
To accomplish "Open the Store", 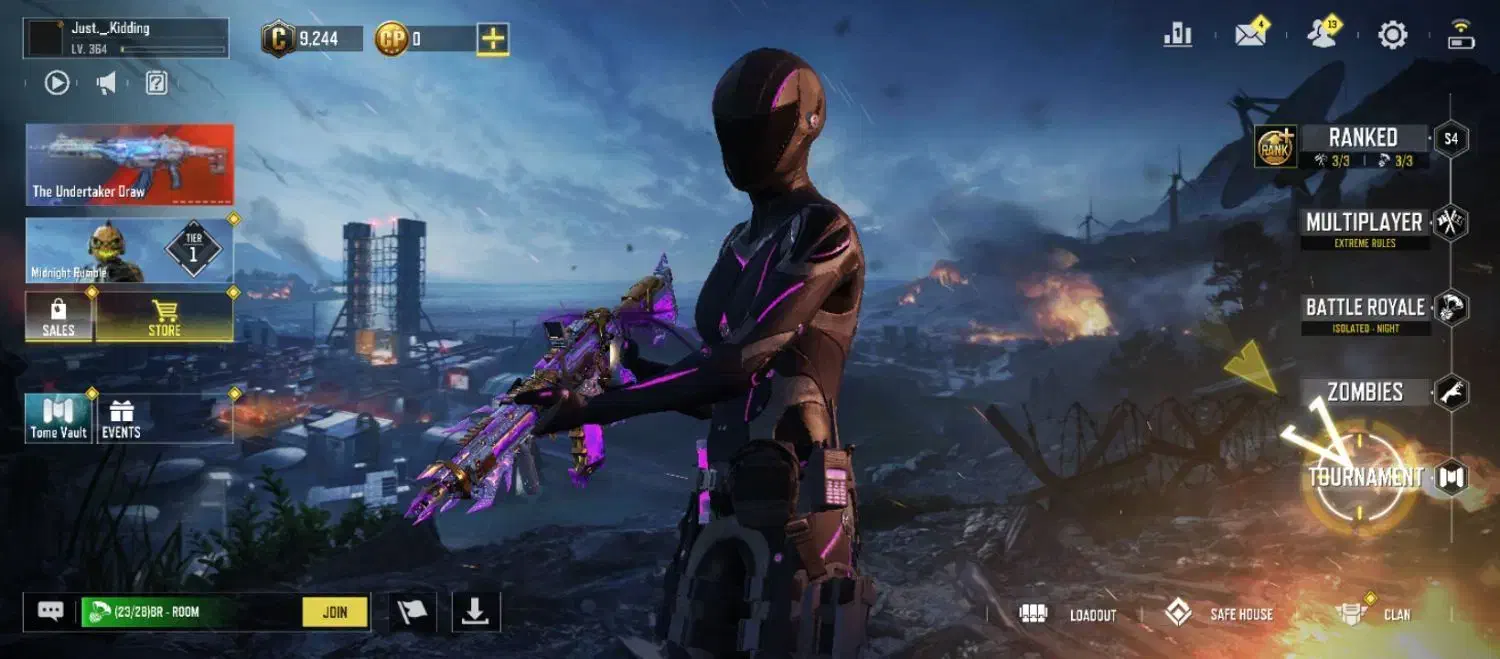I will [x=165, y=317].
